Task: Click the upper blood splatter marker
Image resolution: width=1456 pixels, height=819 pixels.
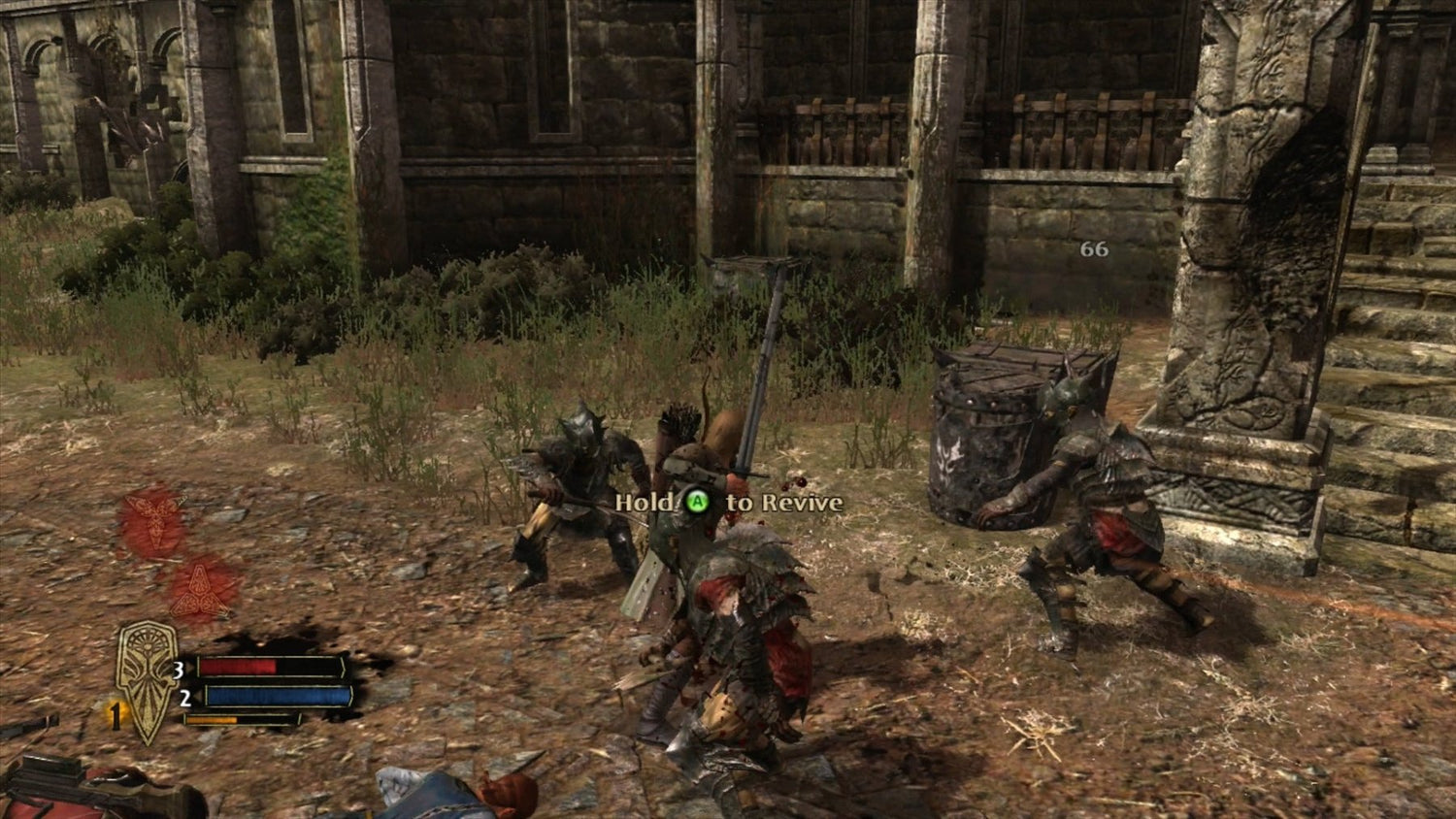Action: coord(155,512)
